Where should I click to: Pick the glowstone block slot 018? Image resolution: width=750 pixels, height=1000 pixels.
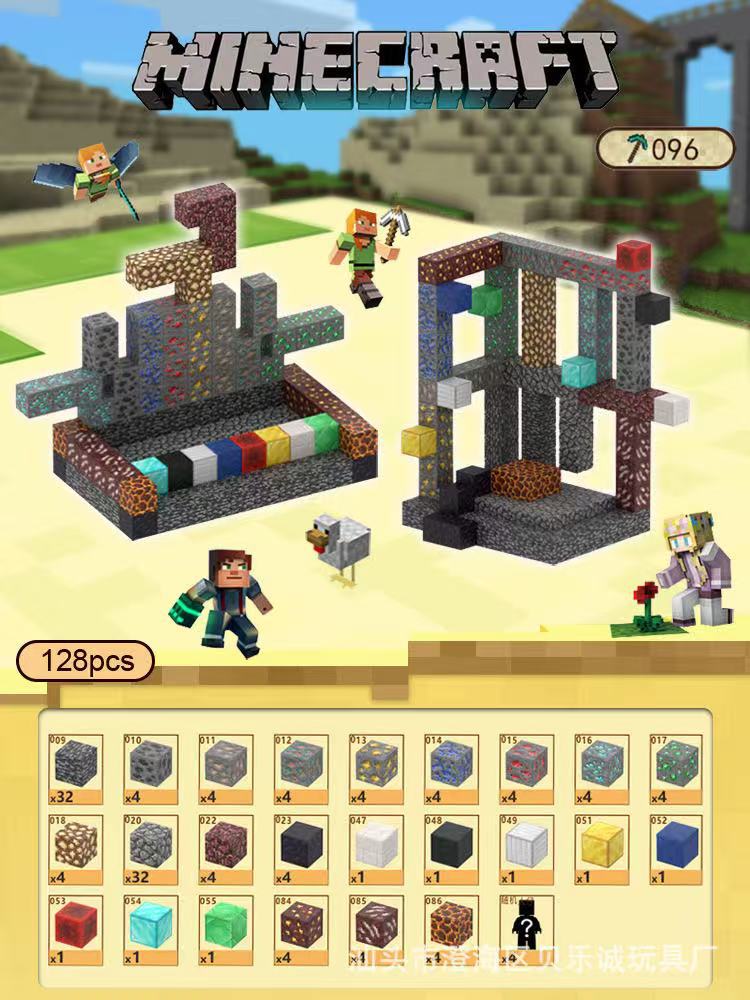point(76,849)
